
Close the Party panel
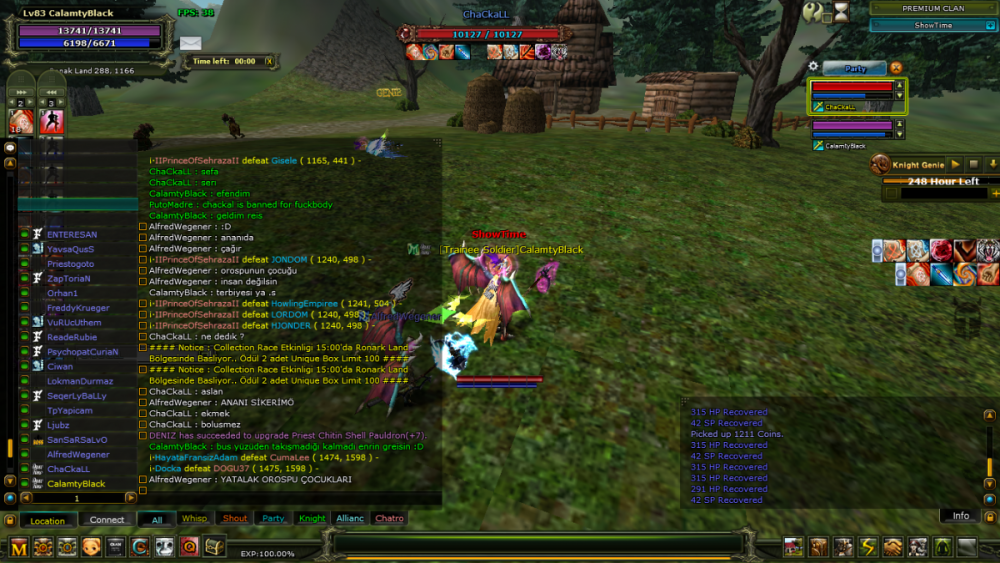[x=896, y=68]
